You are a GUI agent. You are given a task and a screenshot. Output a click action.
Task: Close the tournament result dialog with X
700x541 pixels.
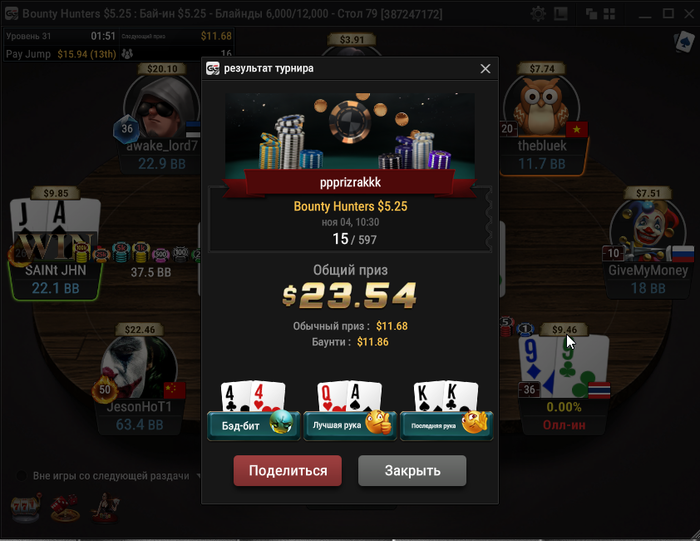(x=486, y=69)
